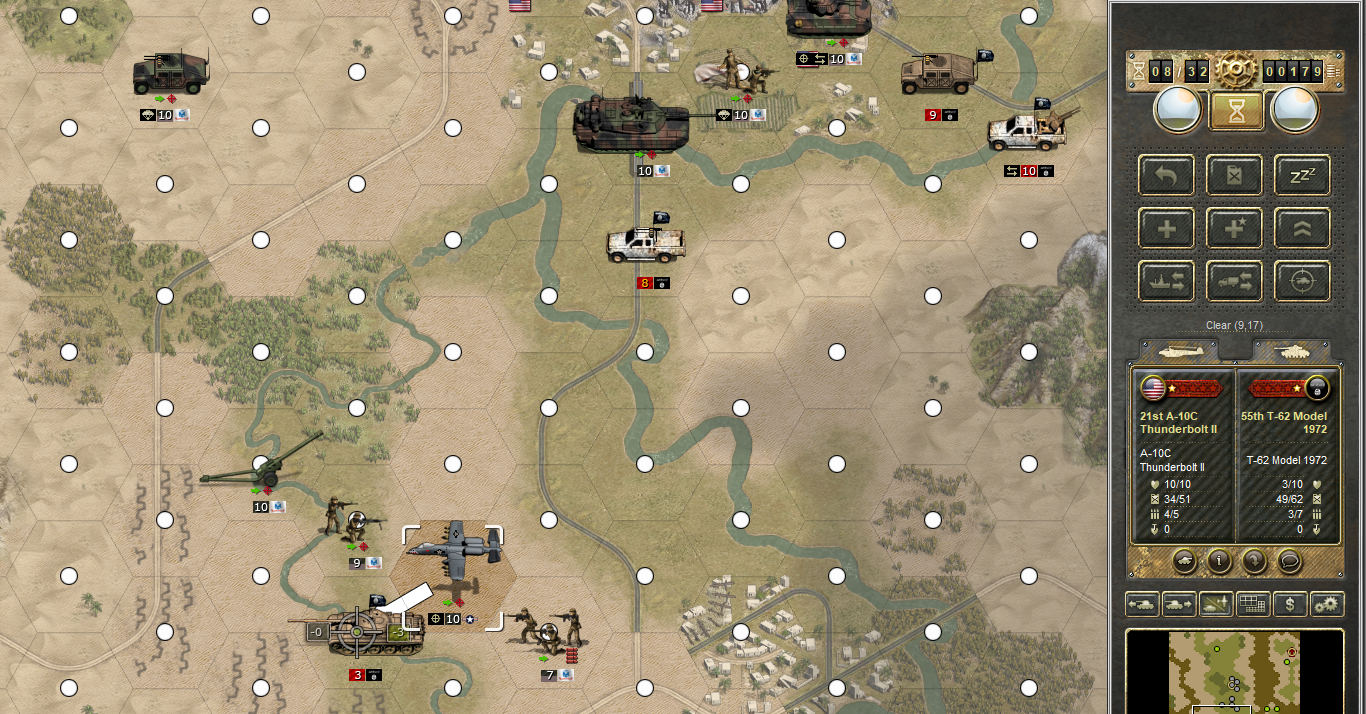This screenshot has width=1366, height=714.
Task: Switch to the ground unit tab
Action: pos(1291,351)
